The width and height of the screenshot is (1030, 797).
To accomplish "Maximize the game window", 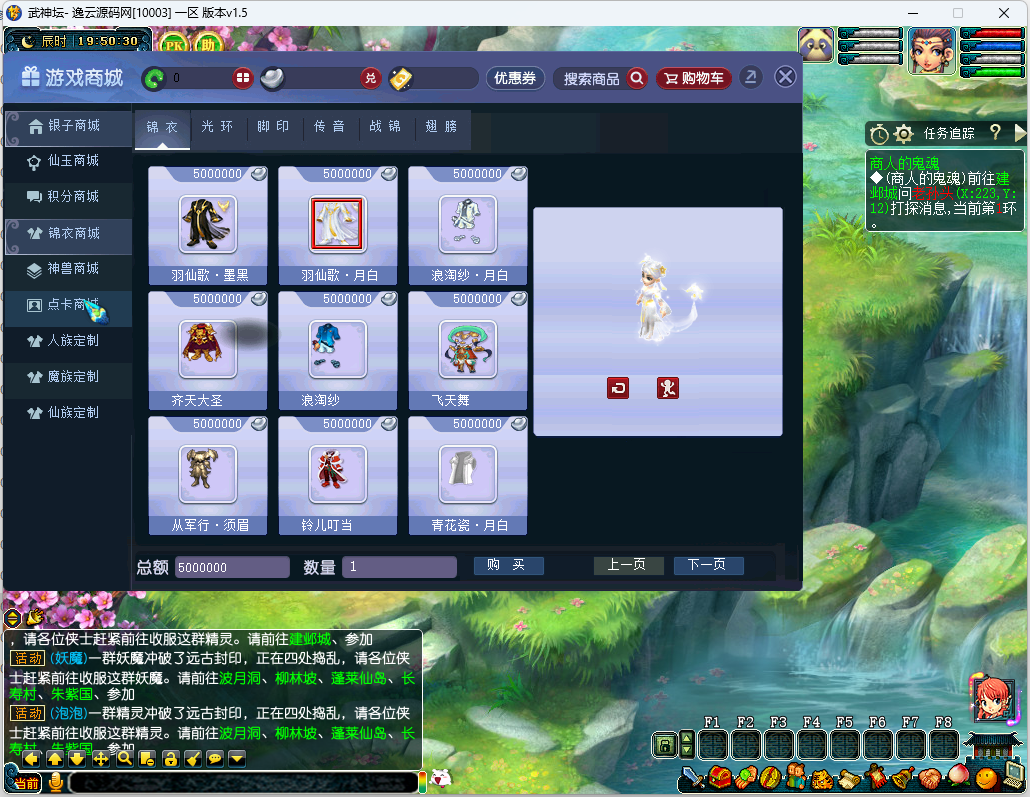I will pyautogui.click(x=957, y=13).
